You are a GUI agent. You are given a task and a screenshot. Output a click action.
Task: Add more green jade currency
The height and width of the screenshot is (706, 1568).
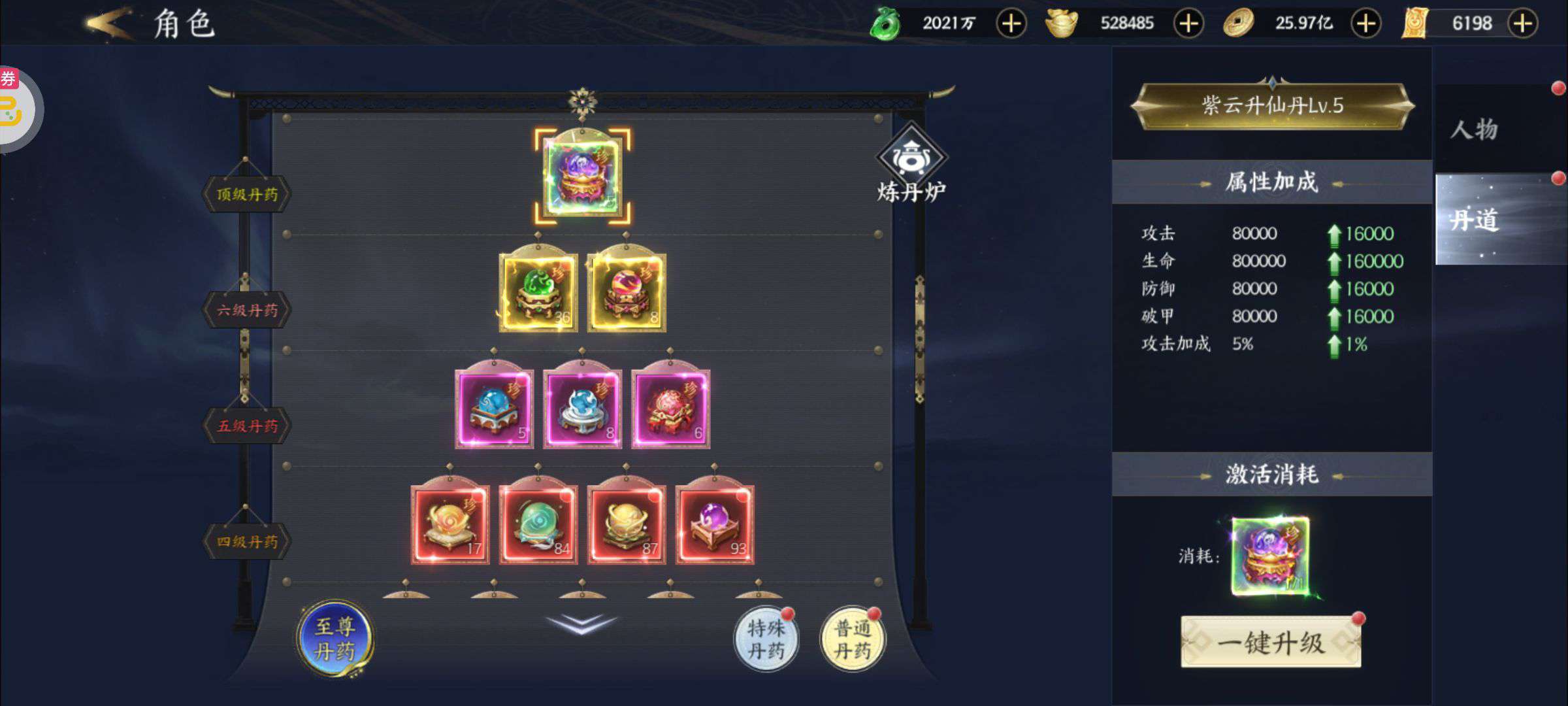click(x=1011, y=24)
